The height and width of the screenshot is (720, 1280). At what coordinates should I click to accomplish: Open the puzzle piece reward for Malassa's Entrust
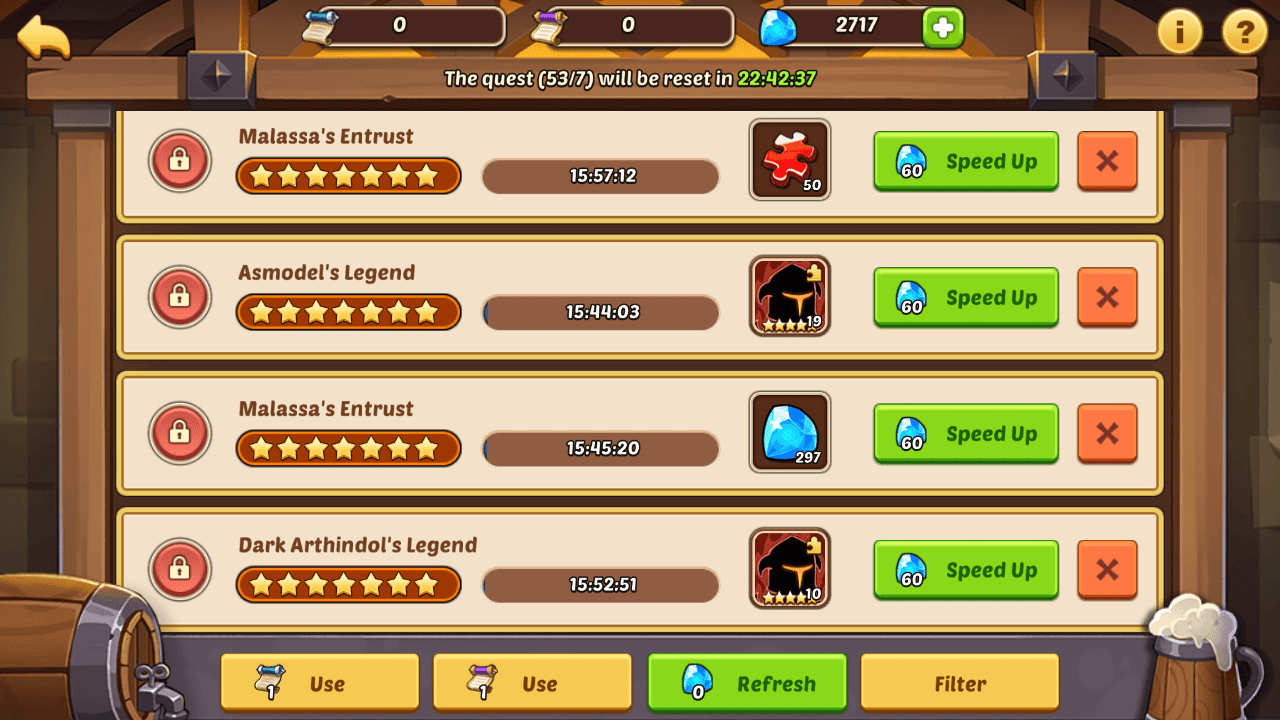click(x=789, y=160)
